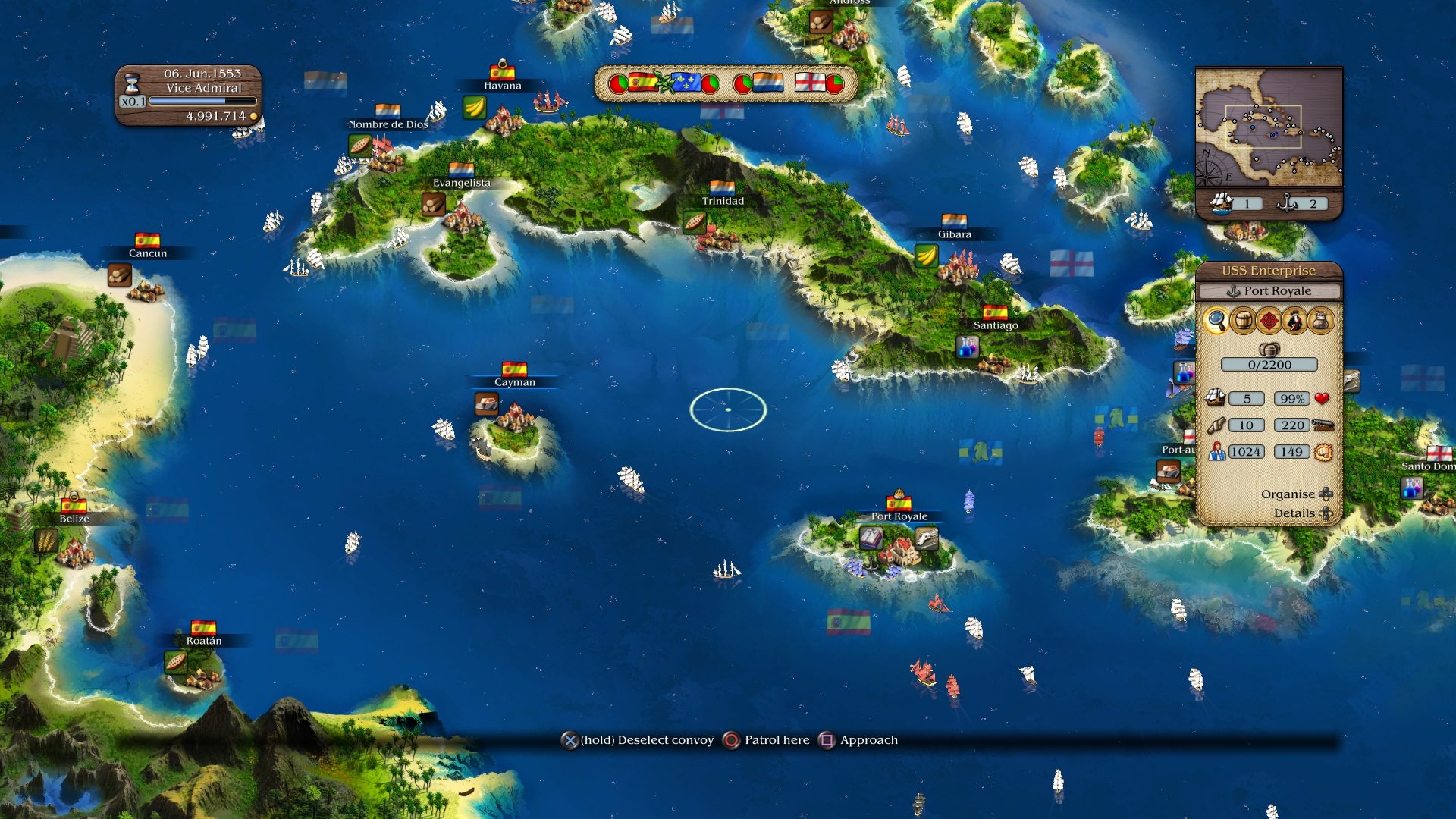Open the barrel cargo view for USS Enterprise
1456x819 pixels.
click(x=1241, y=320)
